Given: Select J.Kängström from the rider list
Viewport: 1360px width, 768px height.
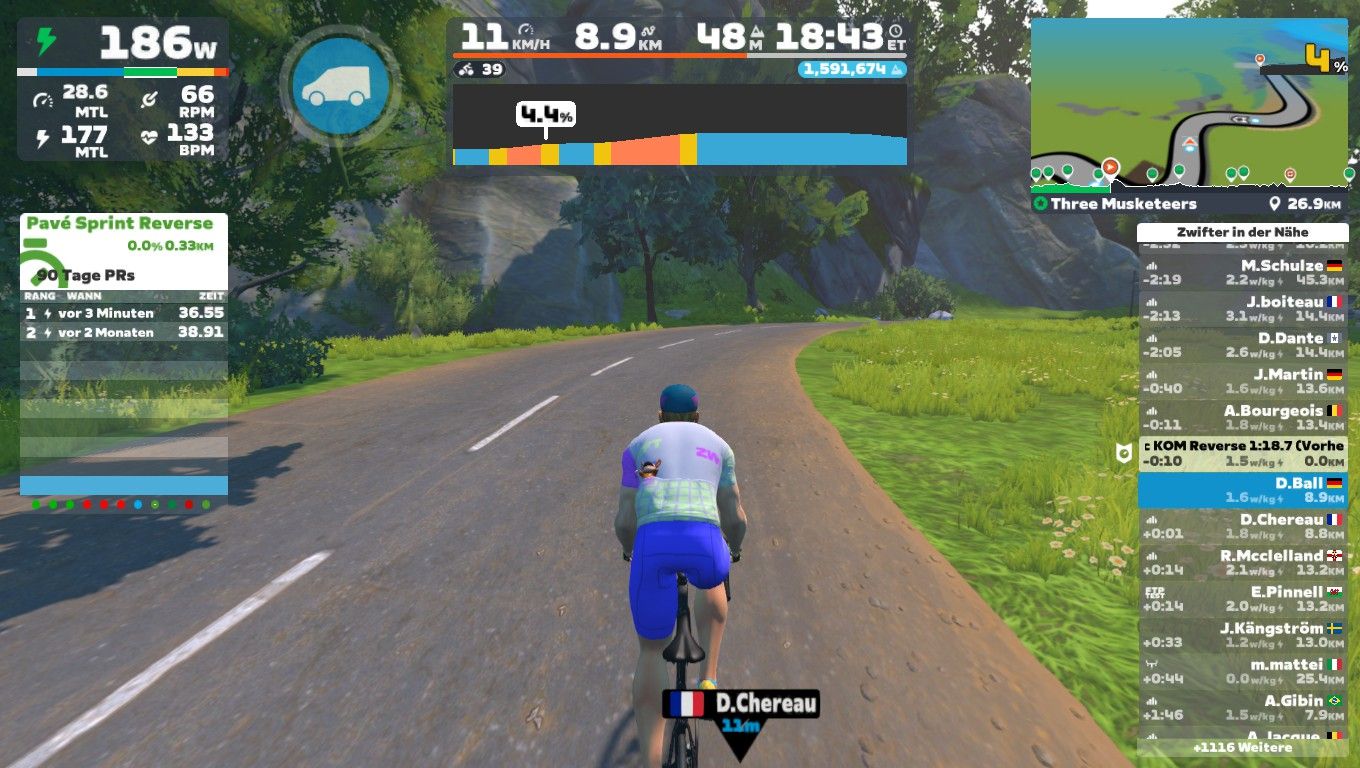Looking at the screenshot, I should pos(1242,635).
